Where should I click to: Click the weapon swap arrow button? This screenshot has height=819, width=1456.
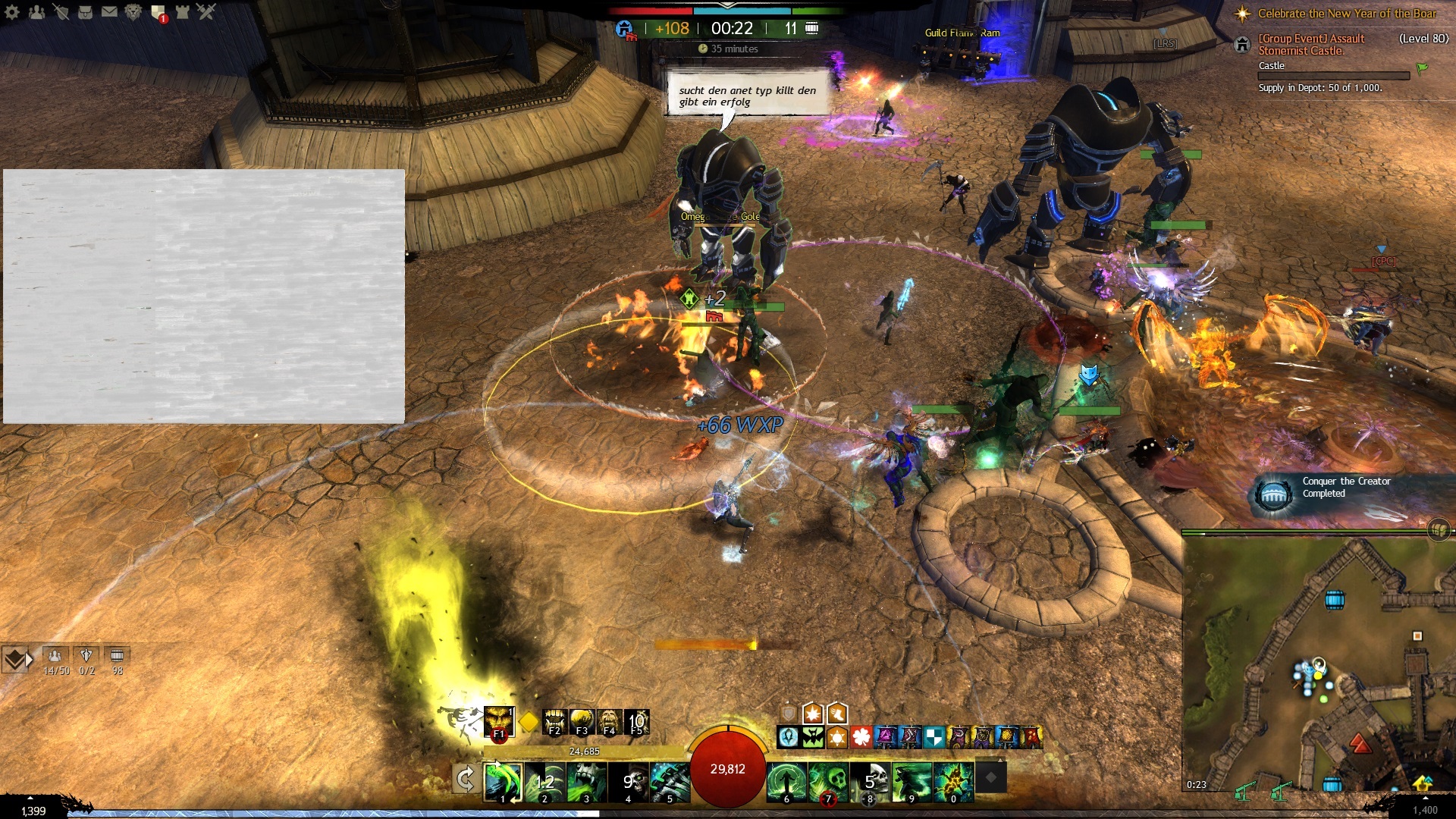click(x=465, y=779)
